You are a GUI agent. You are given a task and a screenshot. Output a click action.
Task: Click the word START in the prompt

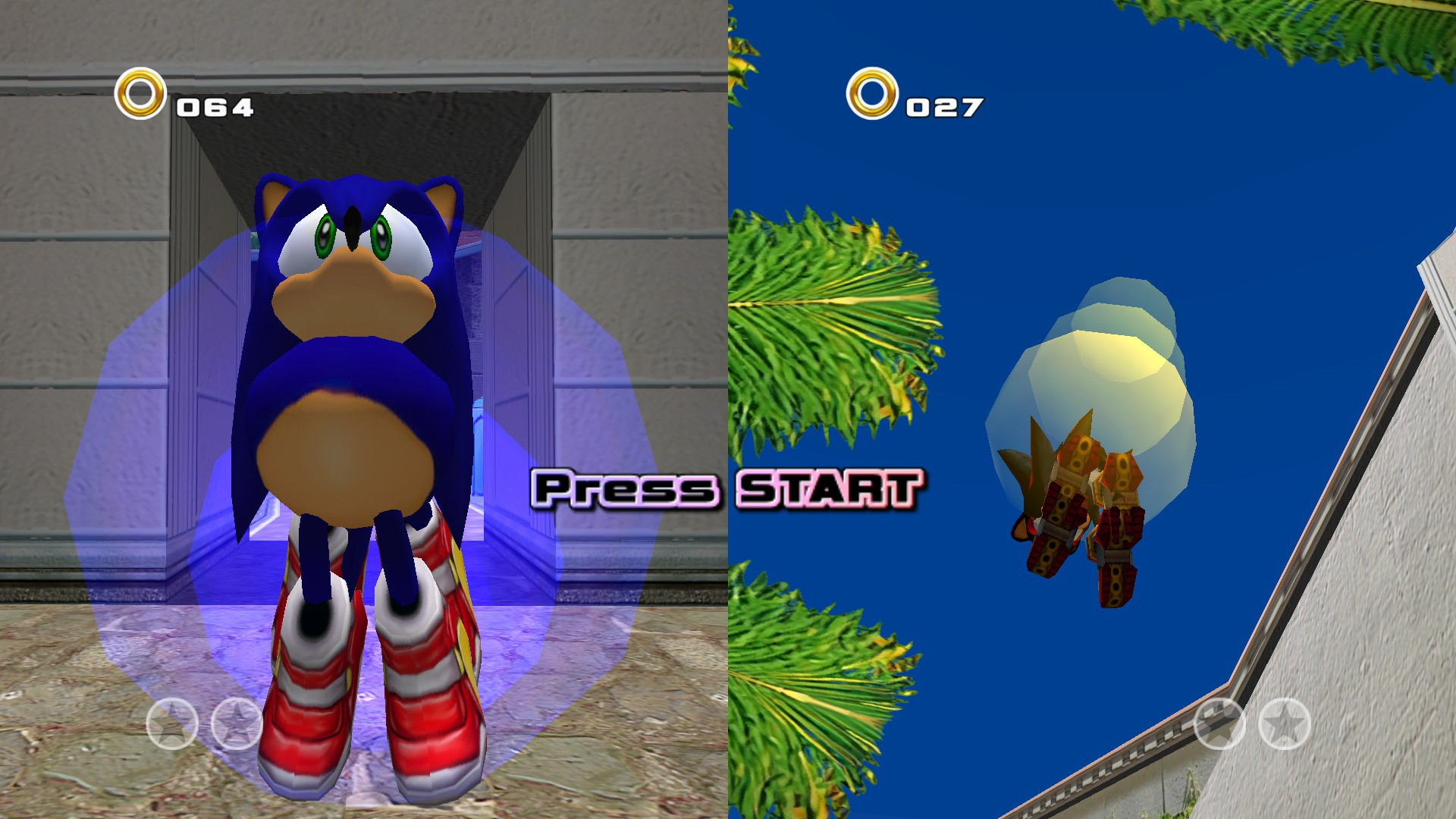tap(834, 489)
